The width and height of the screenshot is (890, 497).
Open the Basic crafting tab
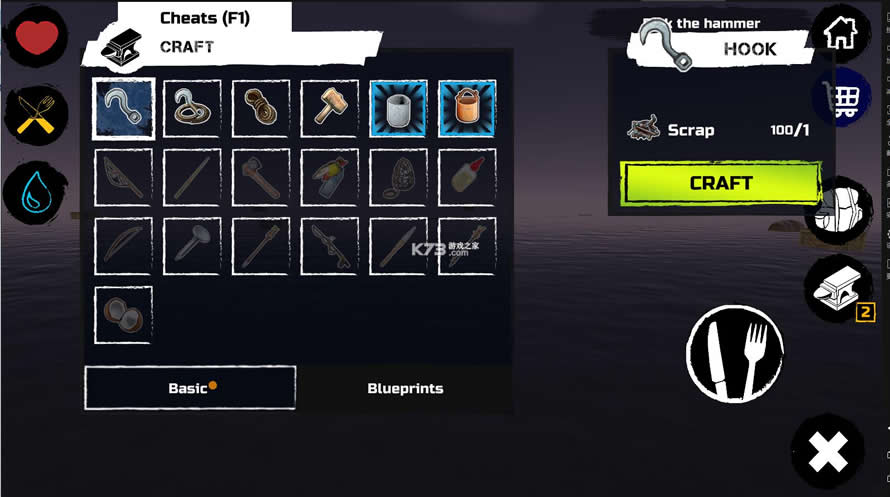pyautogui.click(x=190, y=388)
